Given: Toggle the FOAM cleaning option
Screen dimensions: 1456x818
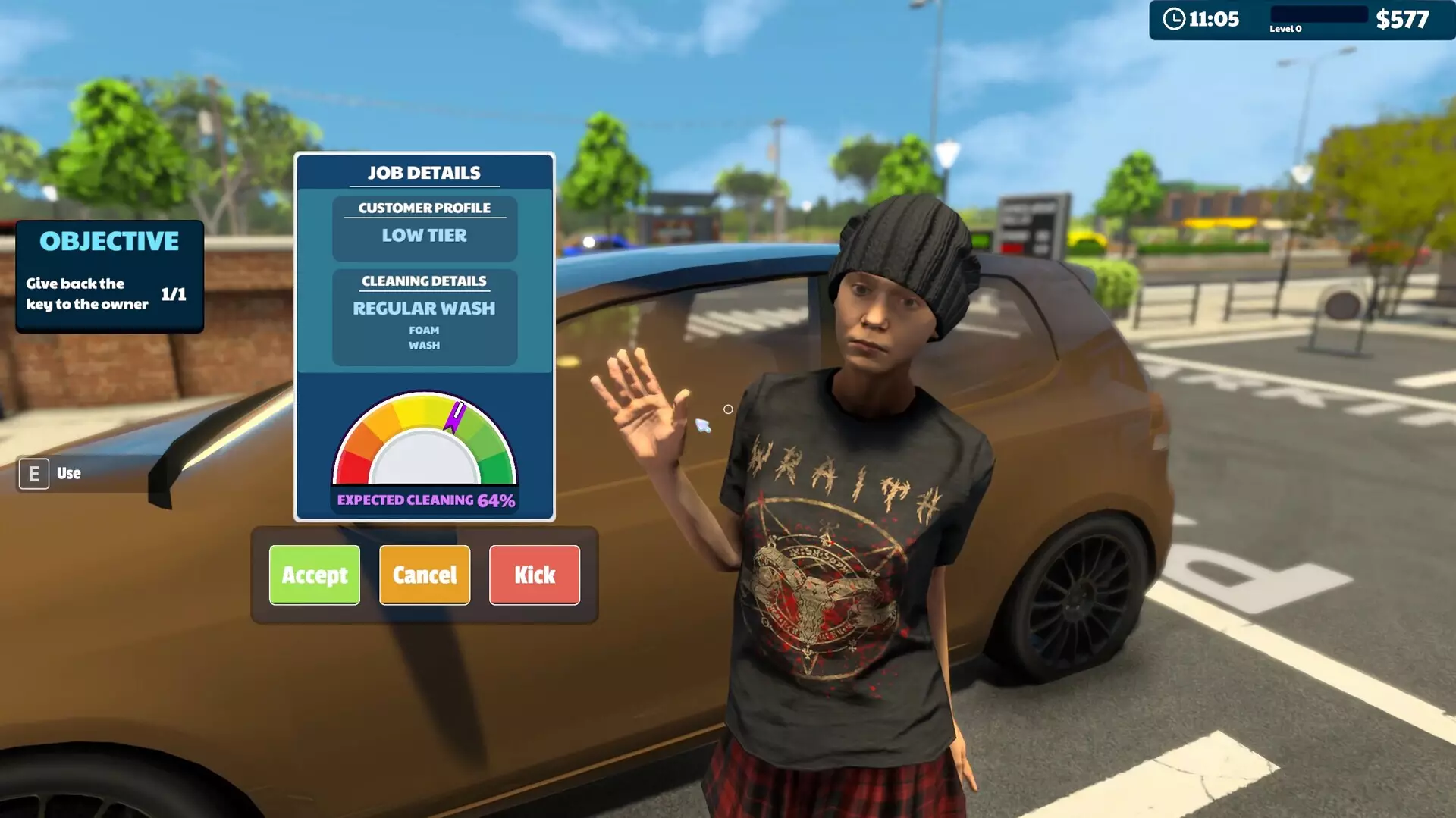Looking at the screenshot, I should (423, 330).
